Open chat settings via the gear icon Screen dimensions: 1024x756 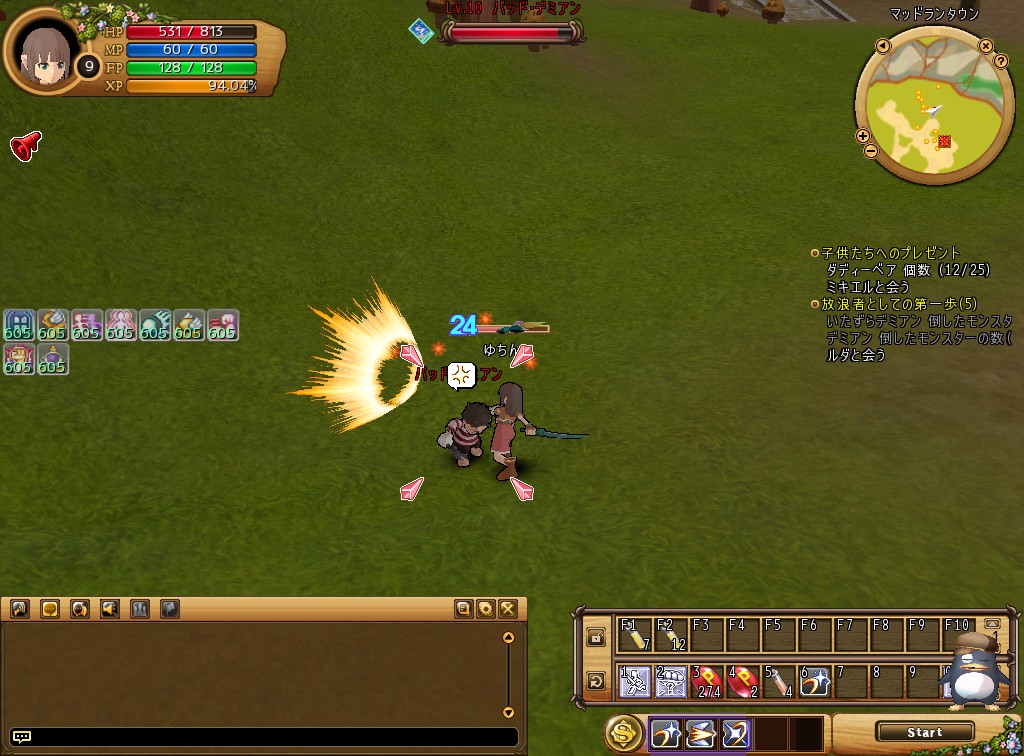pyautogui.click(x=486, y=608)
